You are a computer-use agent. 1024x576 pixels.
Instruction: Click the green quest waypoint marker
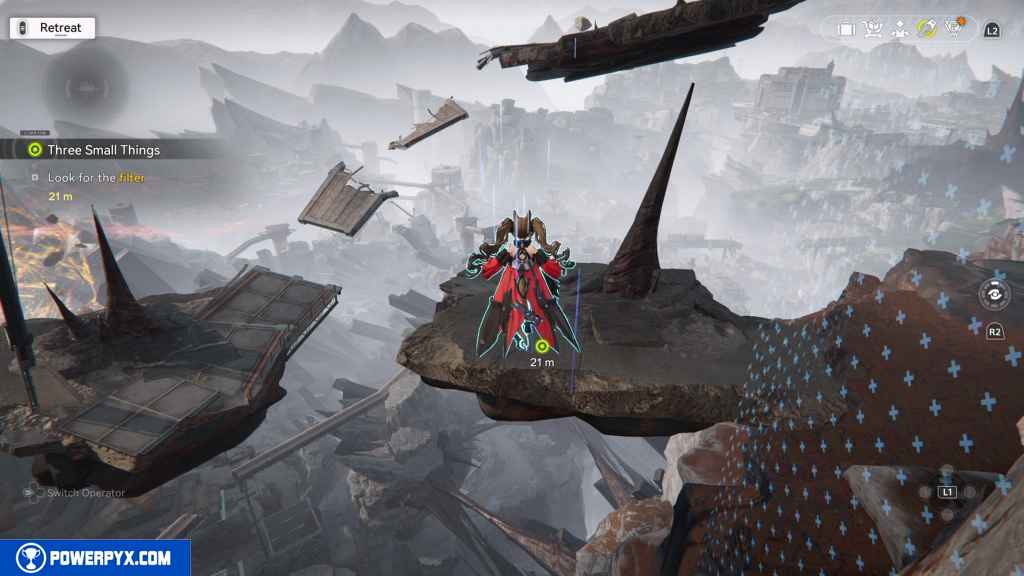coord(542,346)
